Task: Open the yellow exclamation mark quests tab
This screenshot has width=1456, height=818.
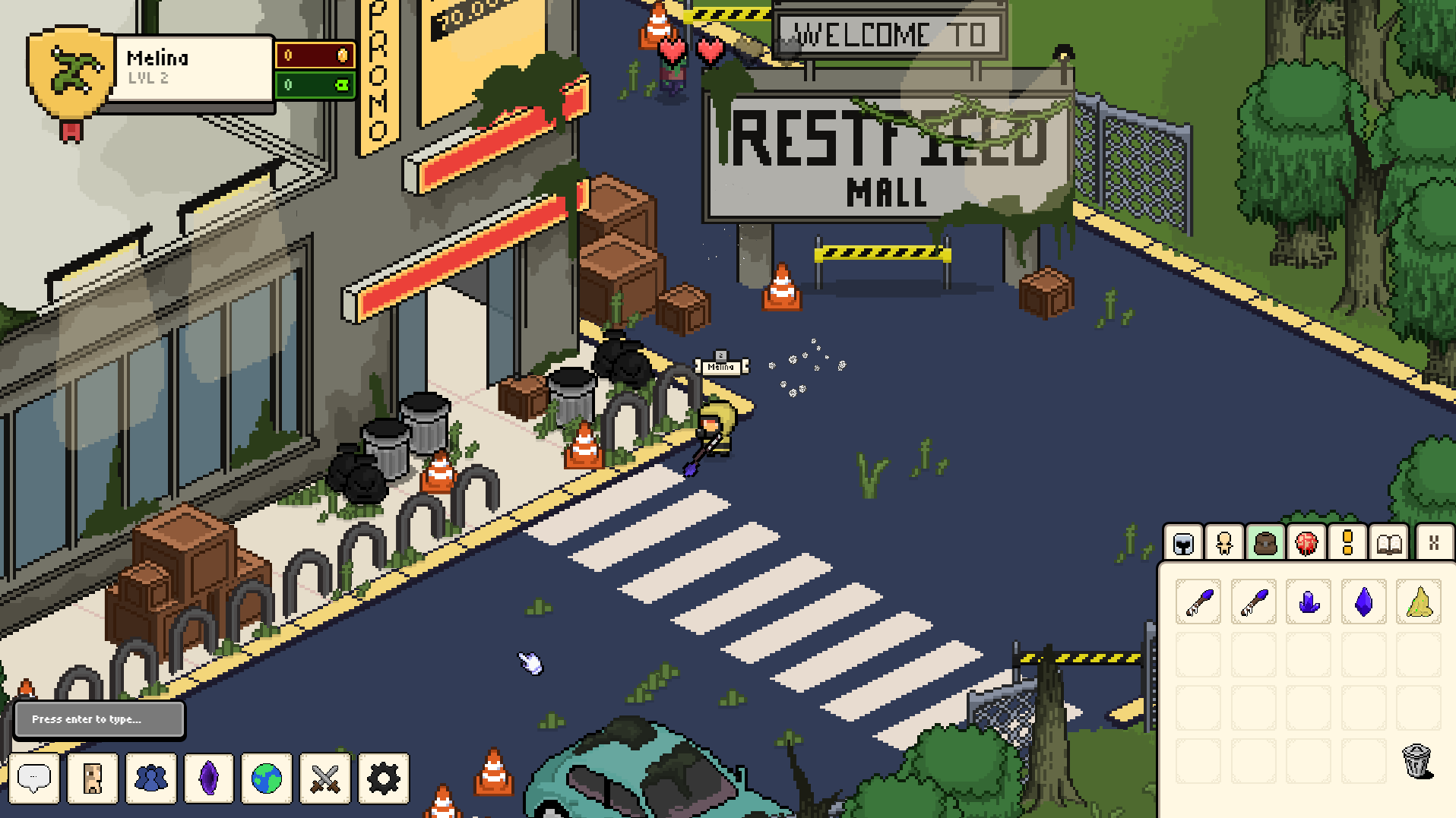Action: 1347,543
